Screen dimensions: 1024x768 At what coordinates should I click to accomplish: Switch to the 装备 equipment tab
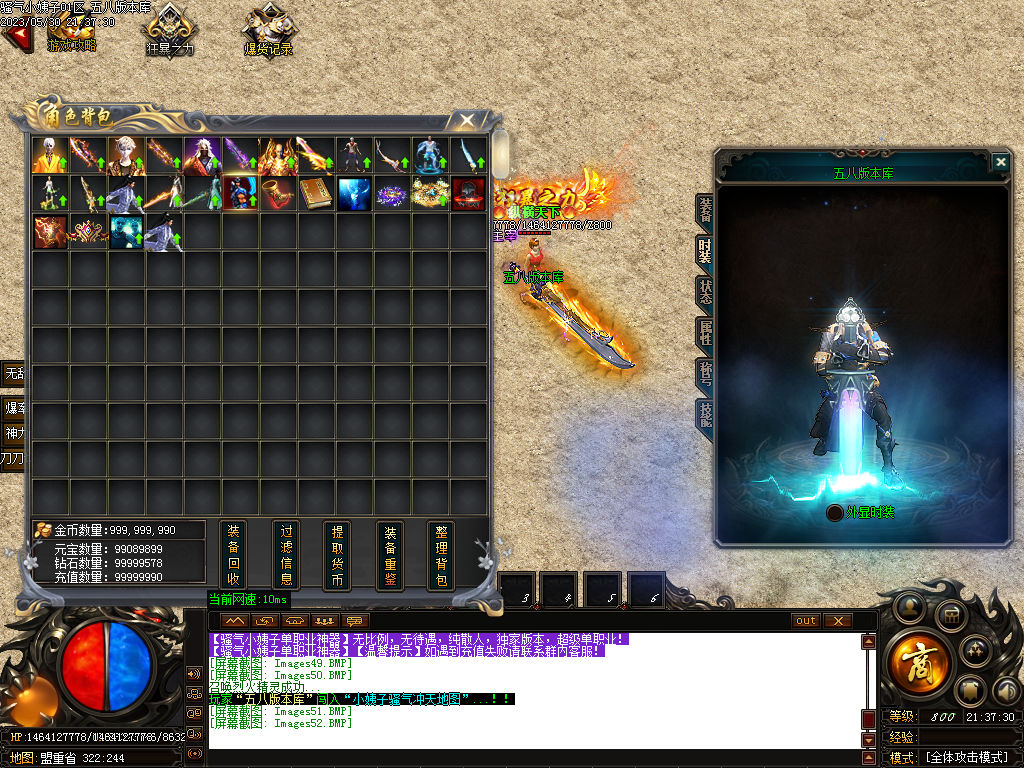point(705,209)
